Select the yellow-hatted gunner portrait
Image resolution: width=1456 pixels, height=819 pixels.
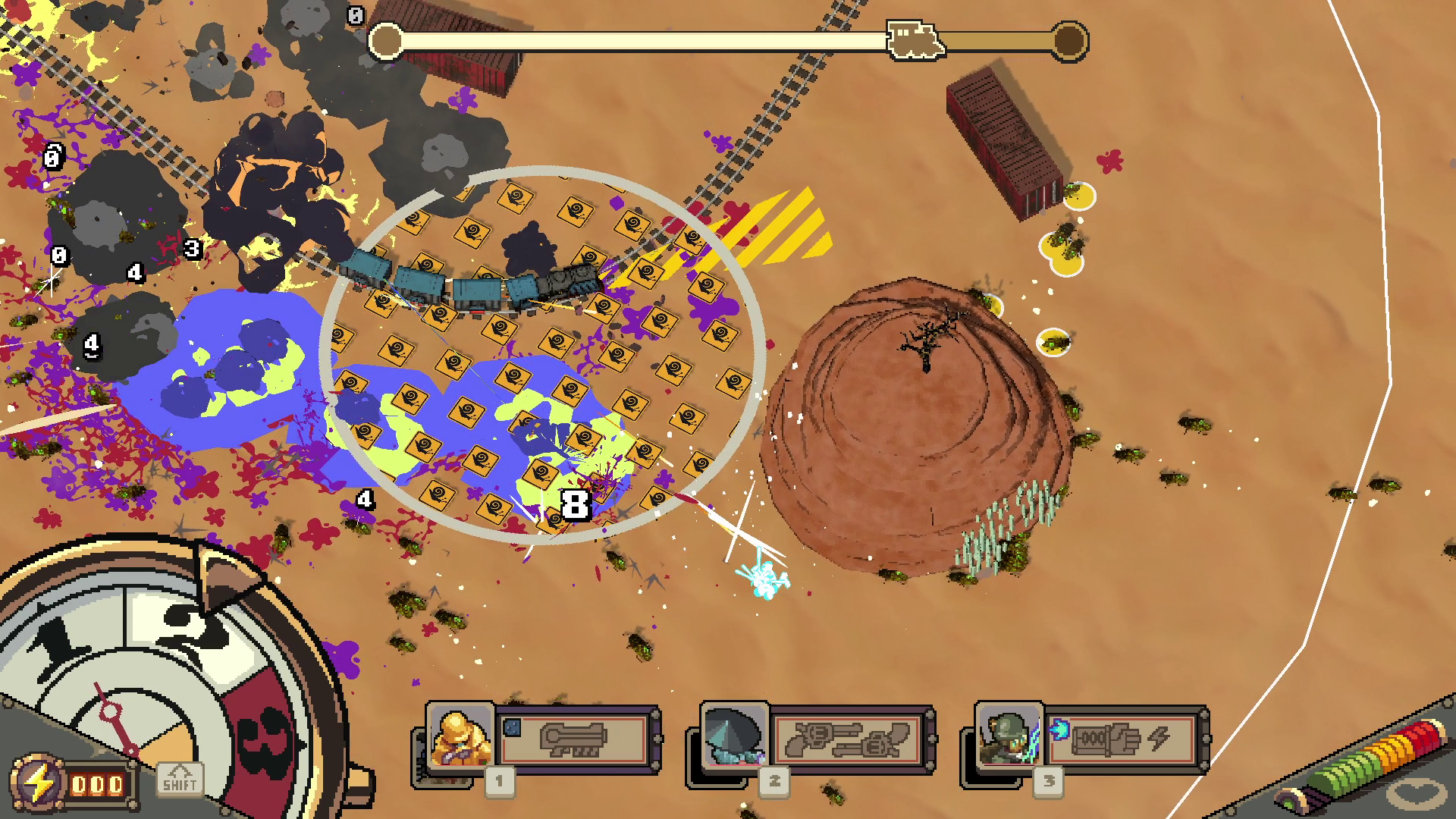point(460,736)
